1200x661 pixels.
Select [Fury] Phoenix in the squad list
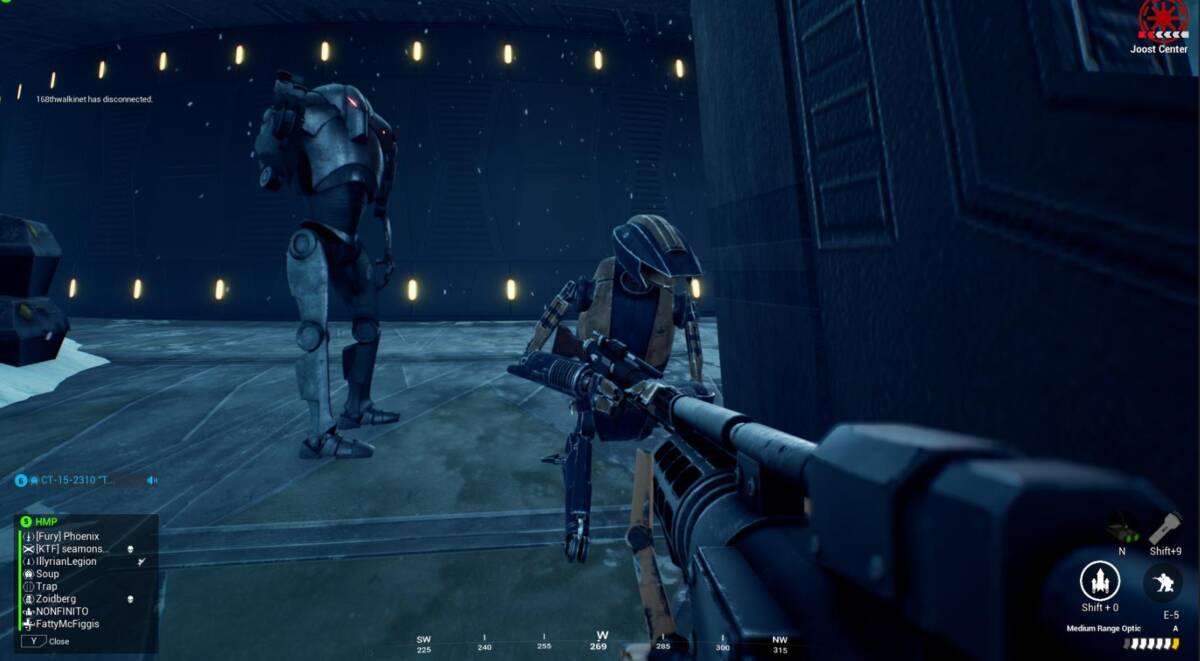67,537
